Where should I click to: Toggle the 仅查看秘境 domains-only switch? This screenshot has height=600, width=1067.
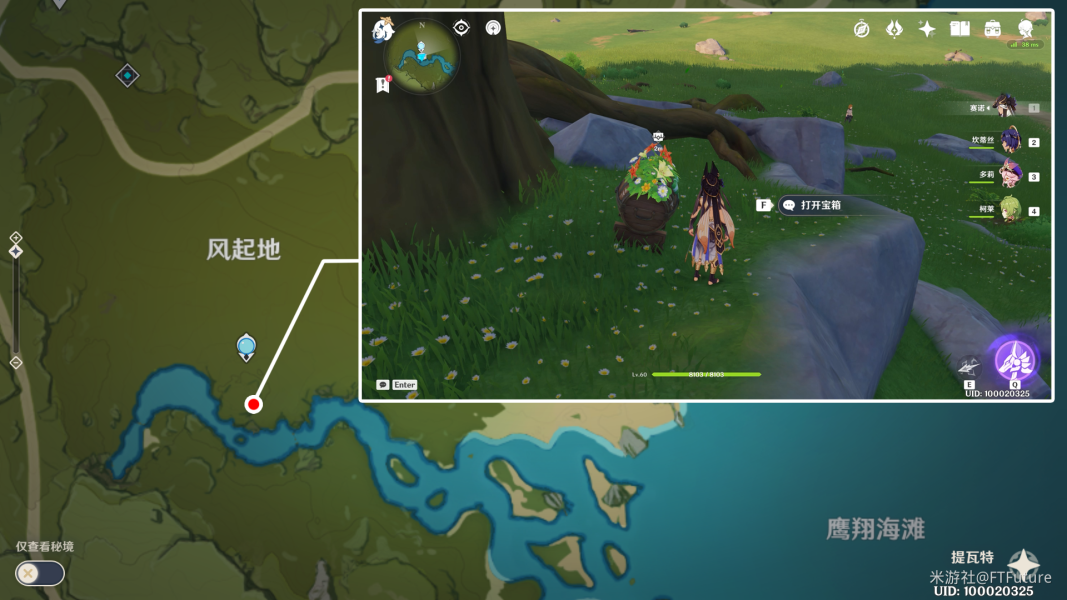[x=39, y=573]
